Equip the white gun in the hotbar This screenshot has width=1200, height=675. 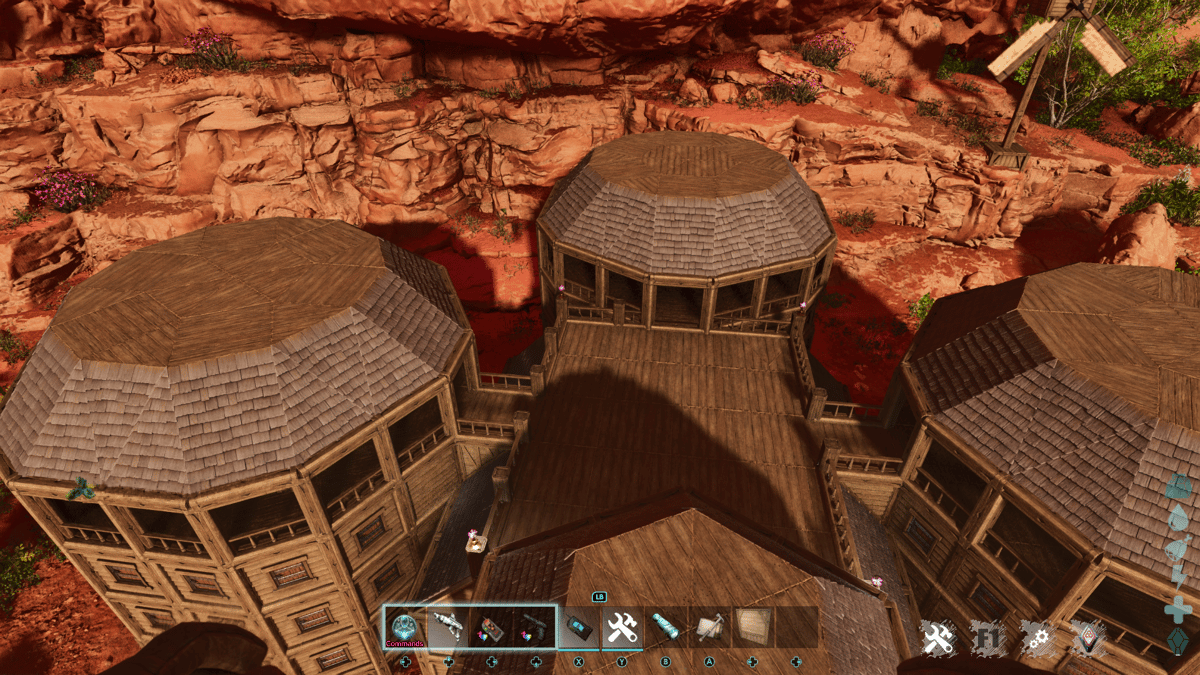[449, 627]
